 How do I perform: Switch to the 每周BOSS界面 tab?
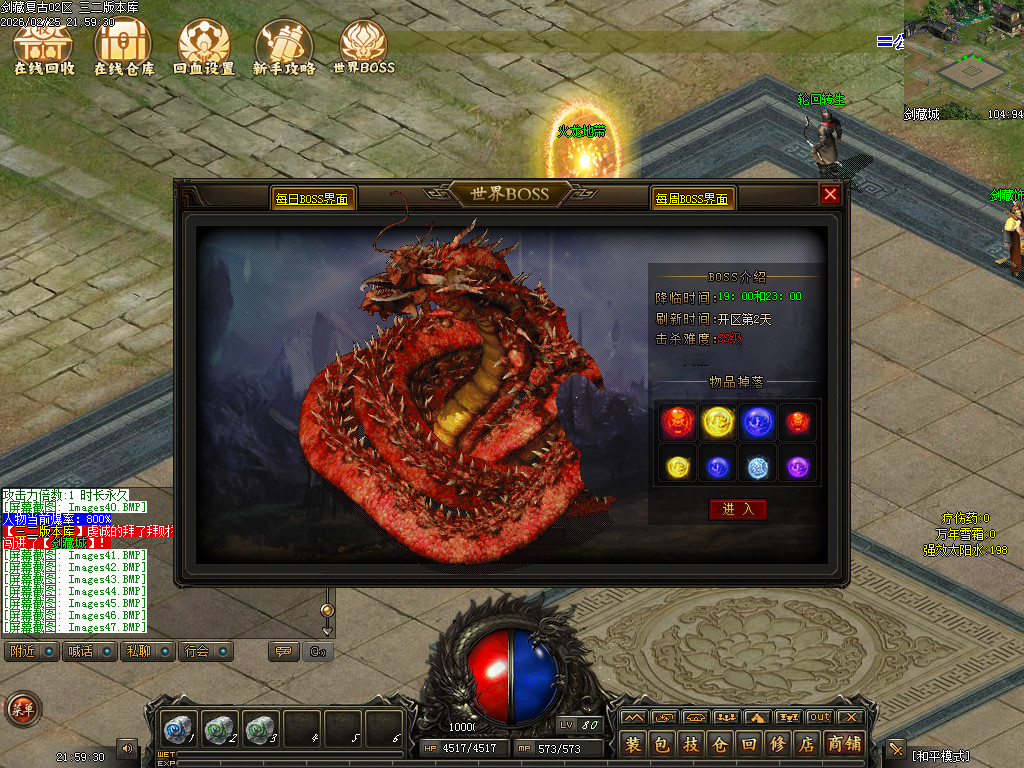[x=692, y=199]
